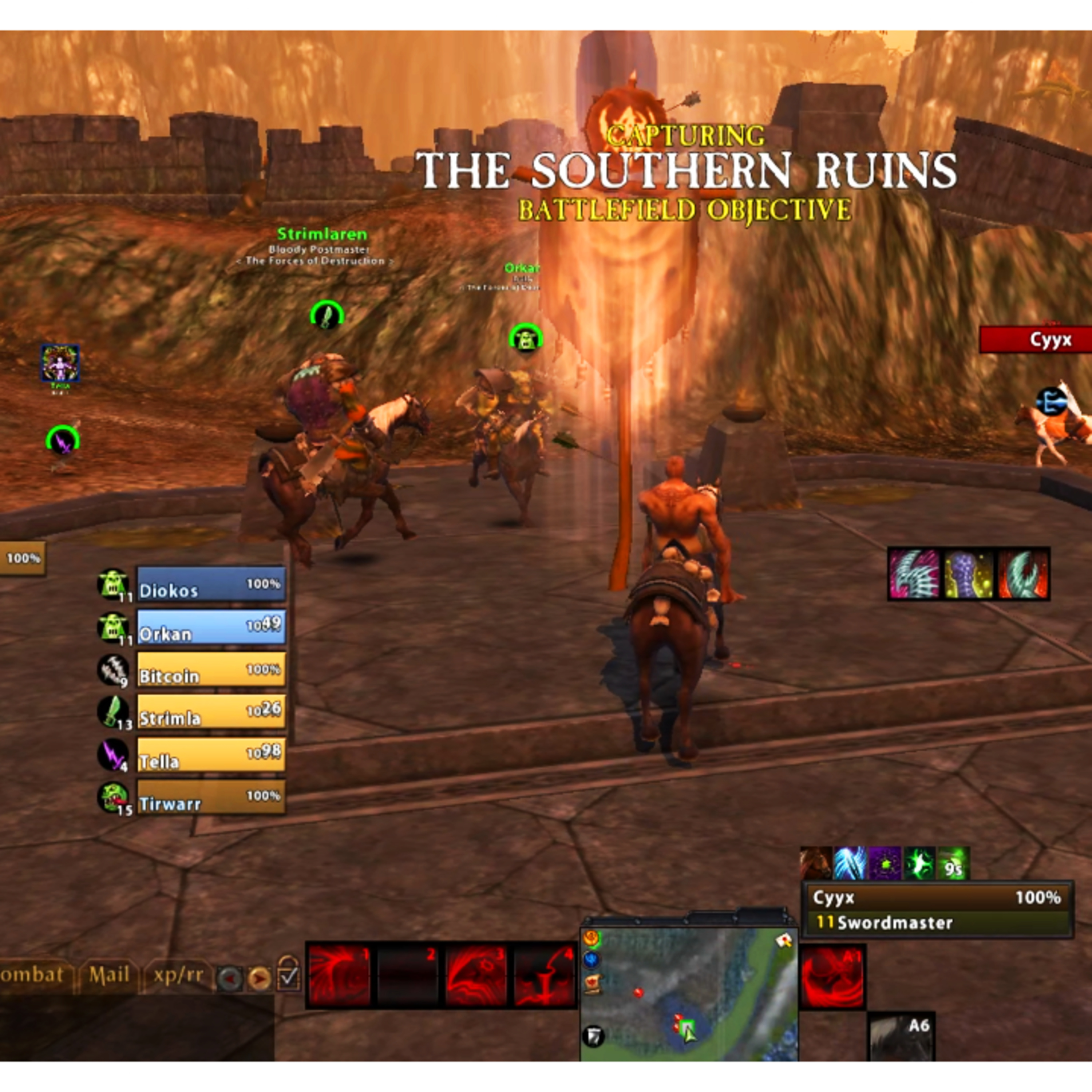This screenshot has width=1092, height=1092.
Task: Activate the ability in hotbar slot 1
Action: click(339, 975)
